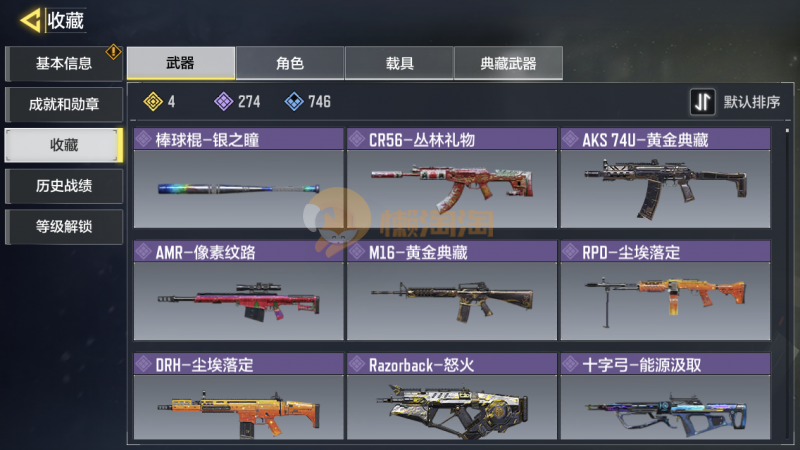Switch to the 武器 tab
The width and height of the screenshot is (800, 450).
181,63
